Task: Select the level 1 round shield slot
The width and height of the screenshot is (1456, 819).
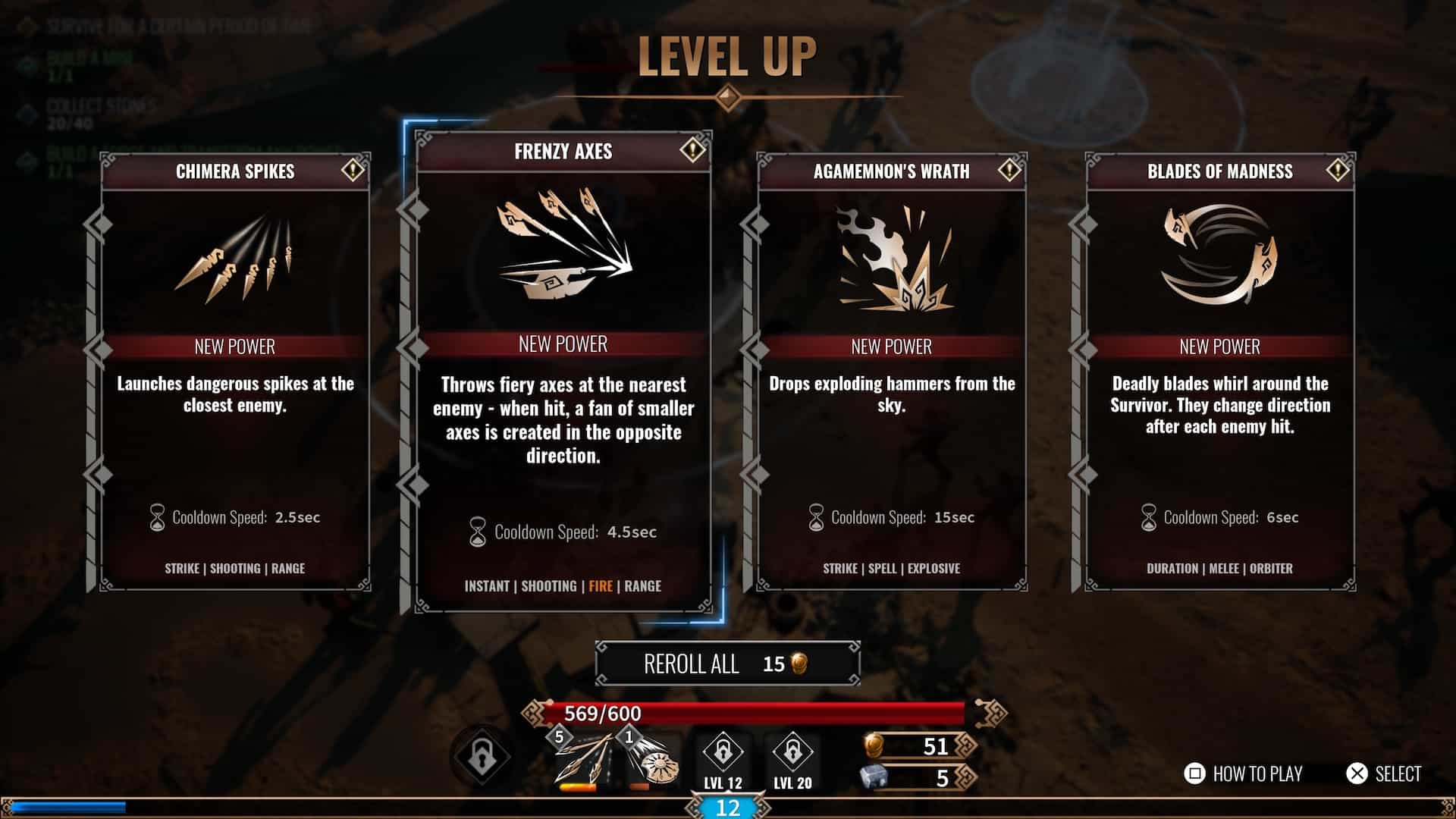Action: [651, 761]
